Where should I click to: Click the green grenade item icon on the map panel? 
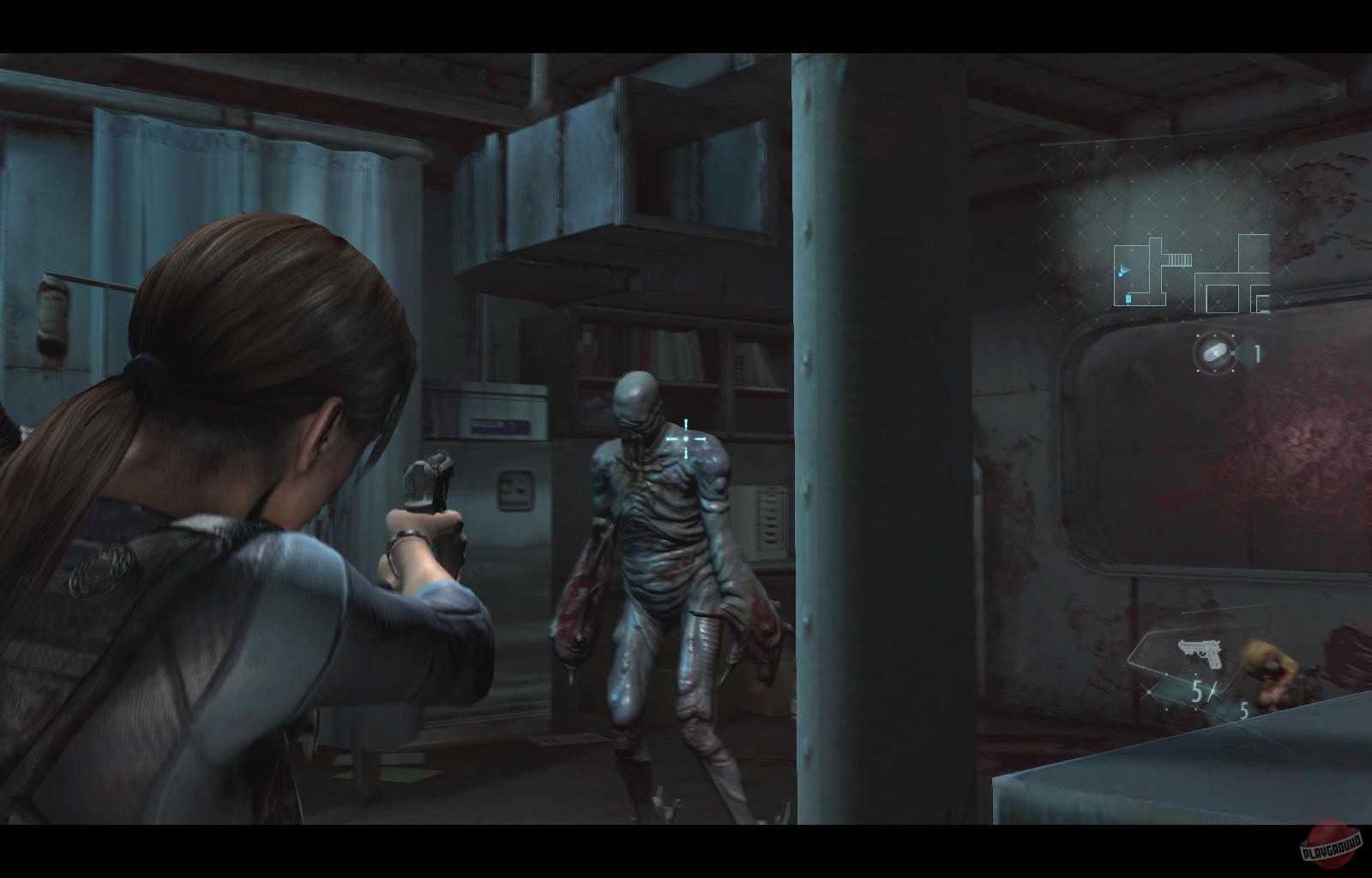tap(1214, 352)
